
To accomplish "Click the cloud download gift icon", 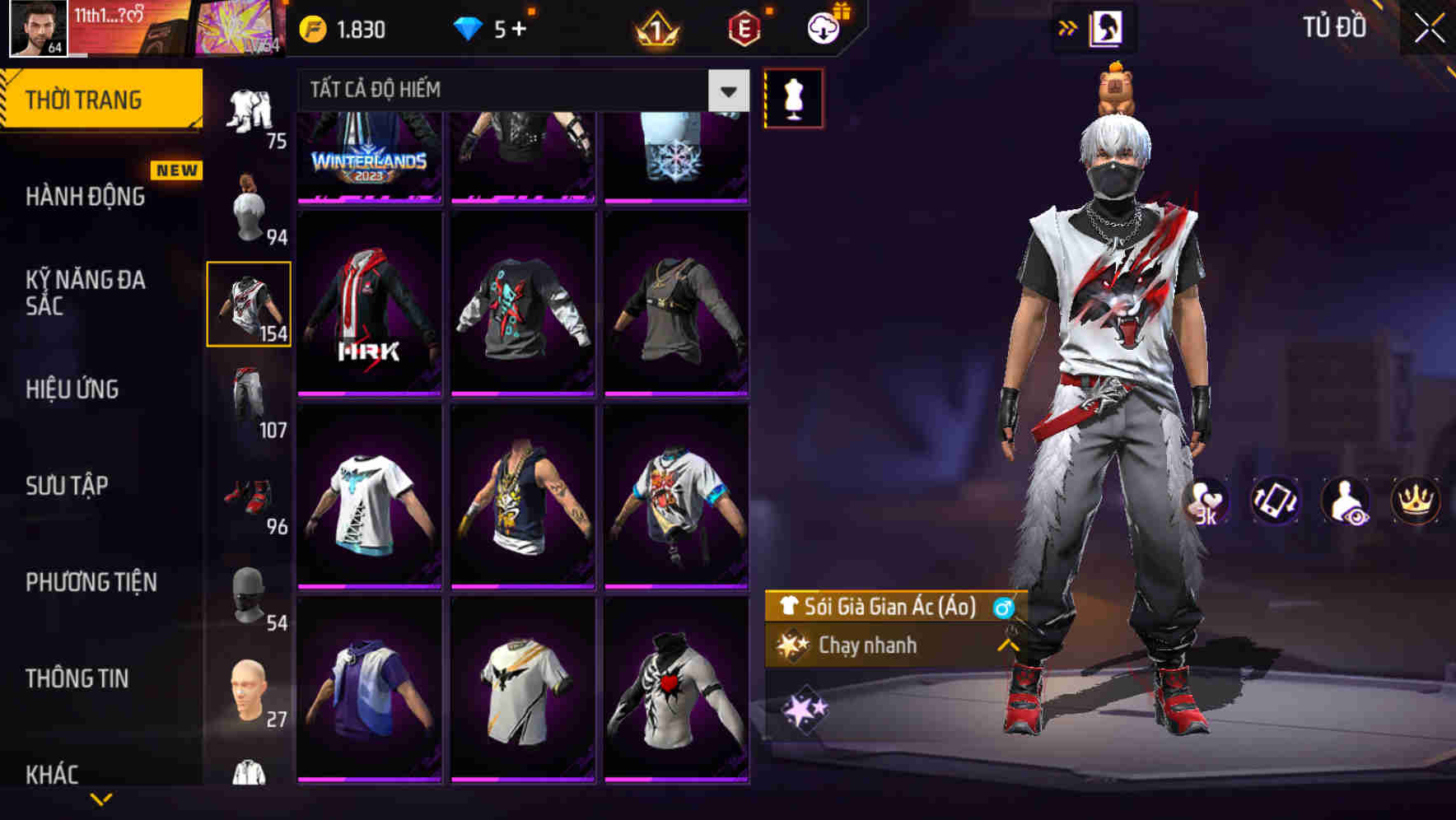I will pos(824,27).
